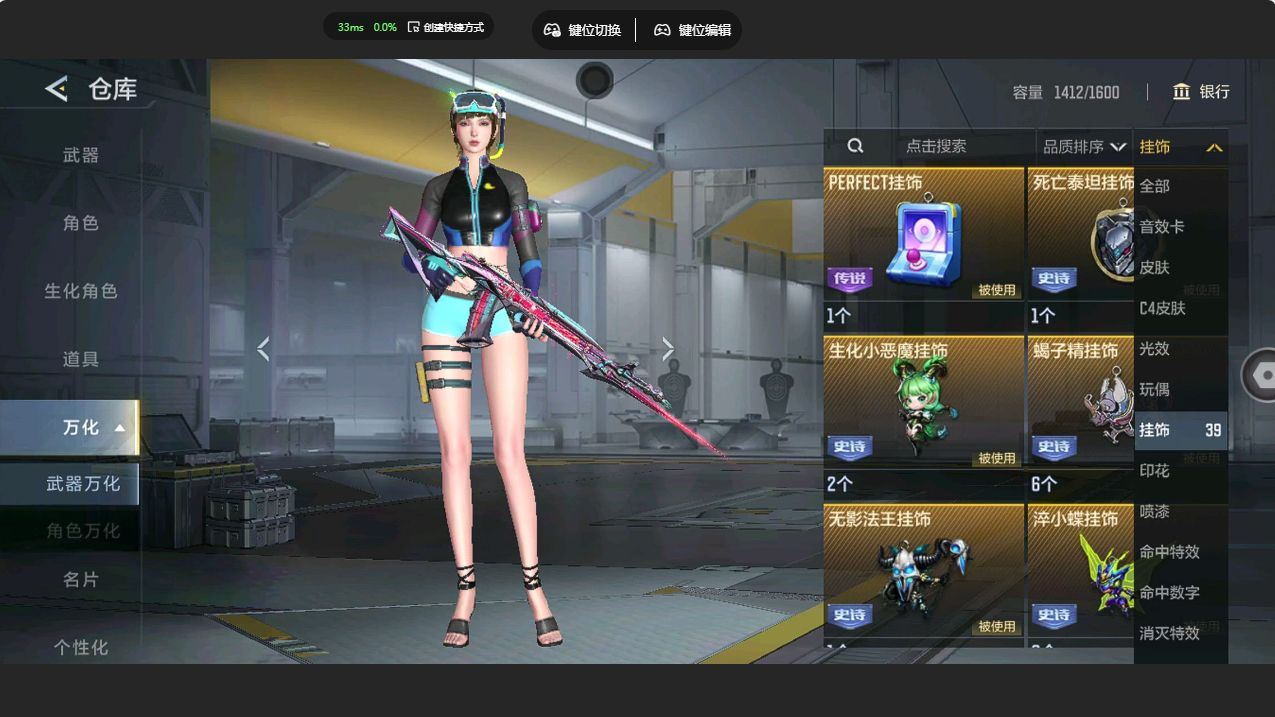Open the 武器 weapons category

click(x=81, y=155)
